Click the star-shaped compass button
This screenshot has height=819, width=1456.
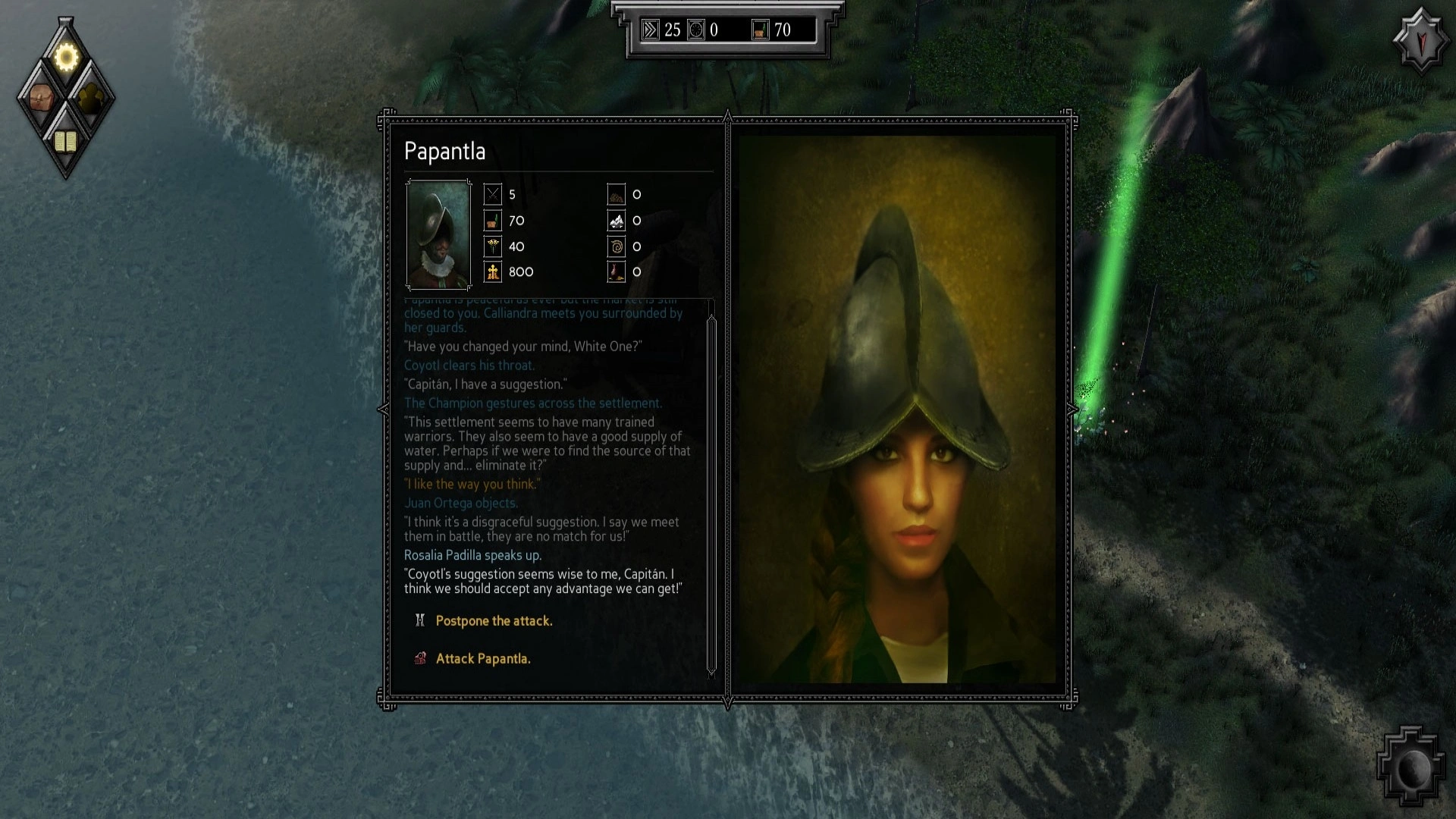(x=1420, y=40)
